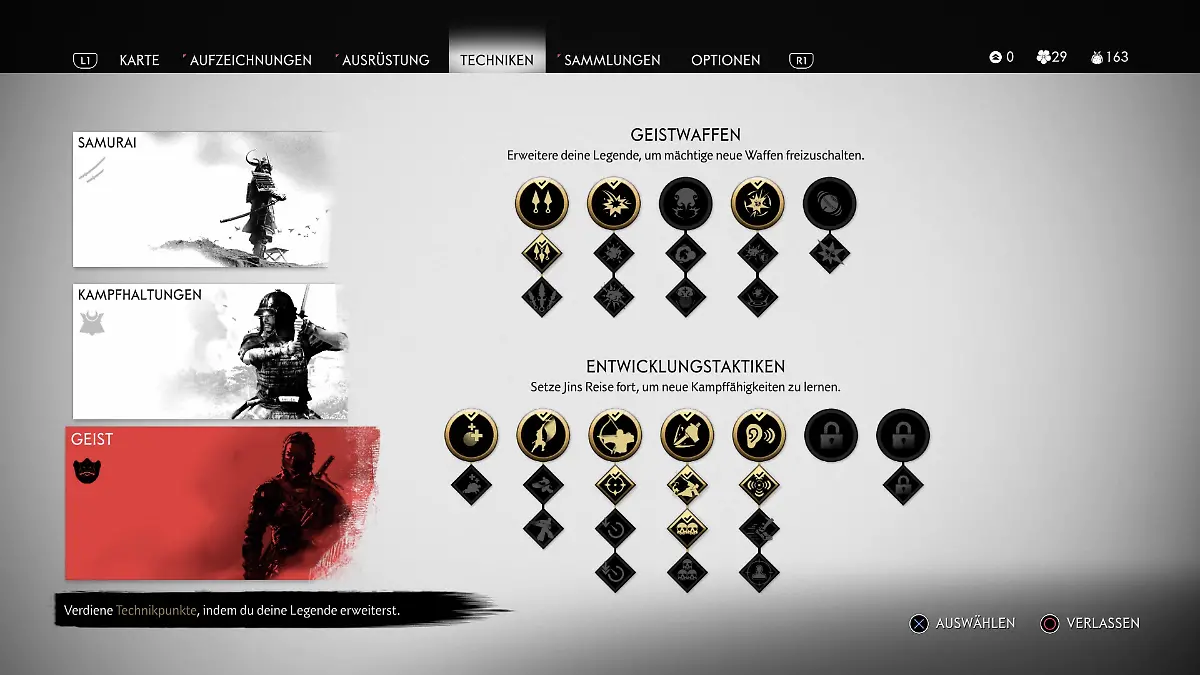The height and width of the screenshot is (675, 1200).
Task: Switch to the Aufzeichnungen tab
Action: [250, 60]
